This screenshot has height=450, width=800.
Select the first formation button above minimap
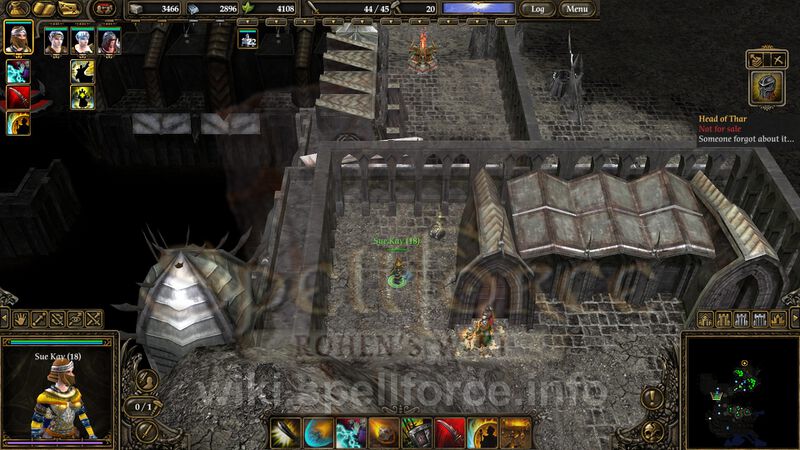705,319
